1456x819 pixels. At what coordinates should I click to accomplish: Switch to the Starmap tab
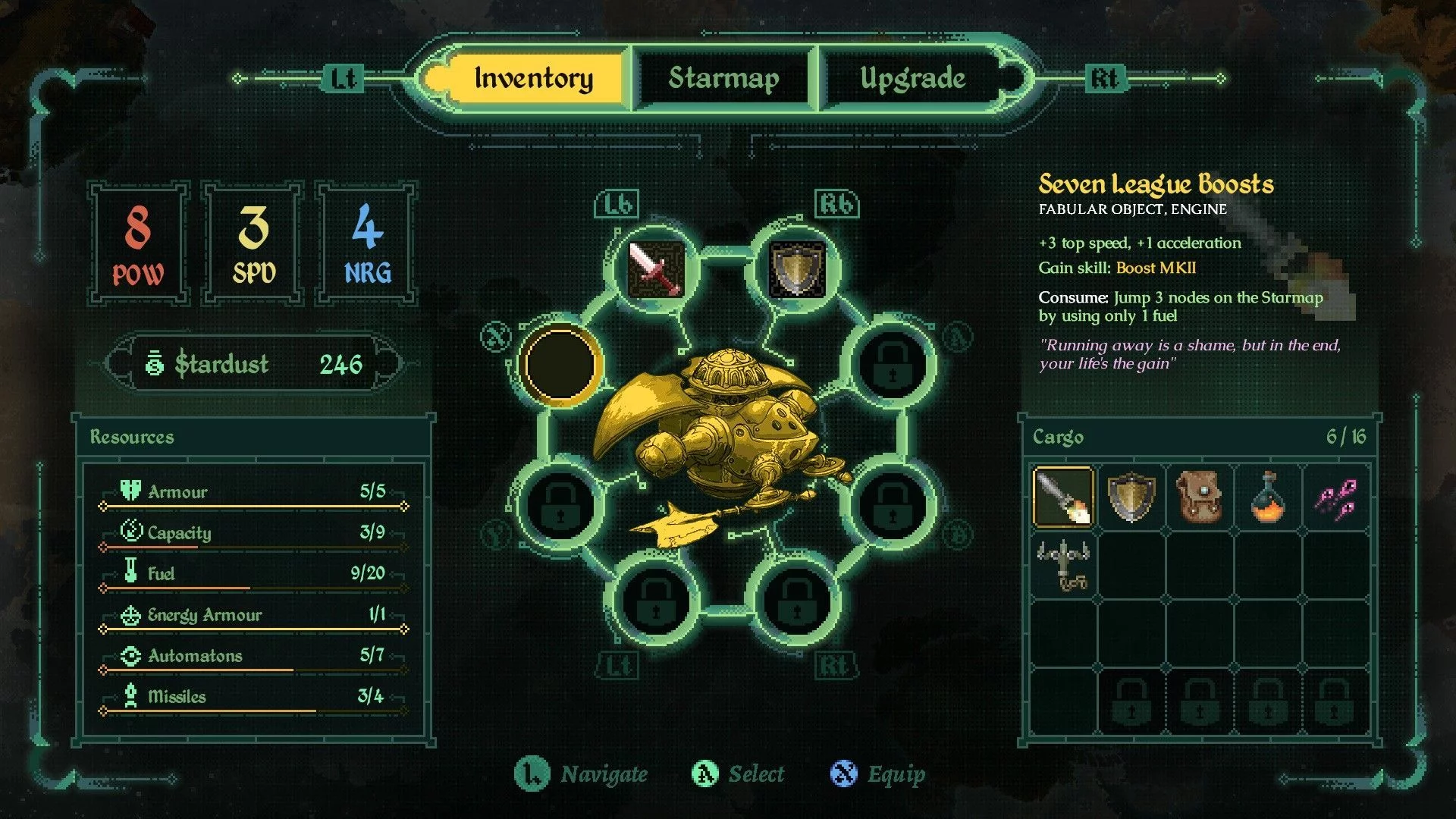tap(723, 79)
